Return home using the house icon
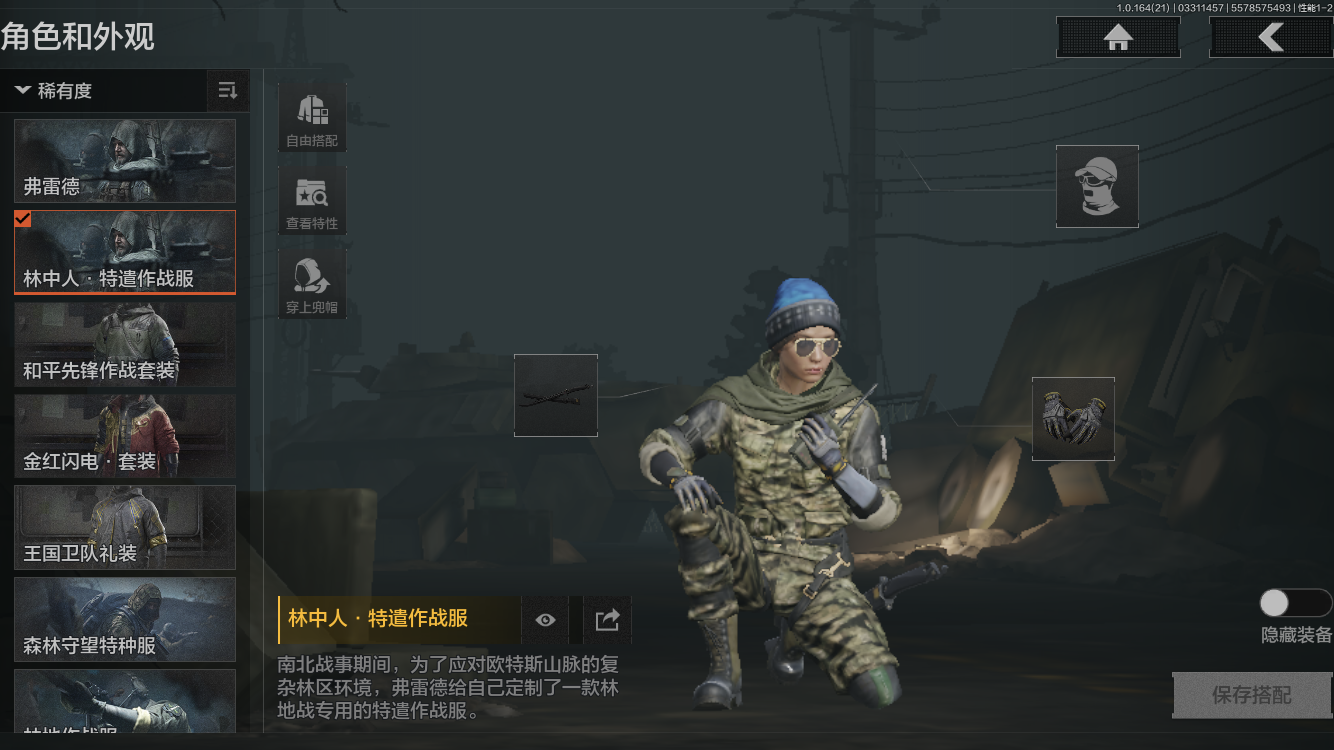Viewport: 1334px width, 750px height. (1117, 37)
